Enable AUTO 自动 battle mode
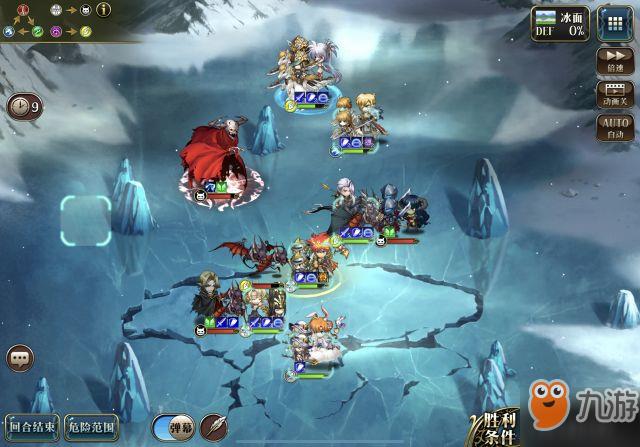 click(614, 127)
